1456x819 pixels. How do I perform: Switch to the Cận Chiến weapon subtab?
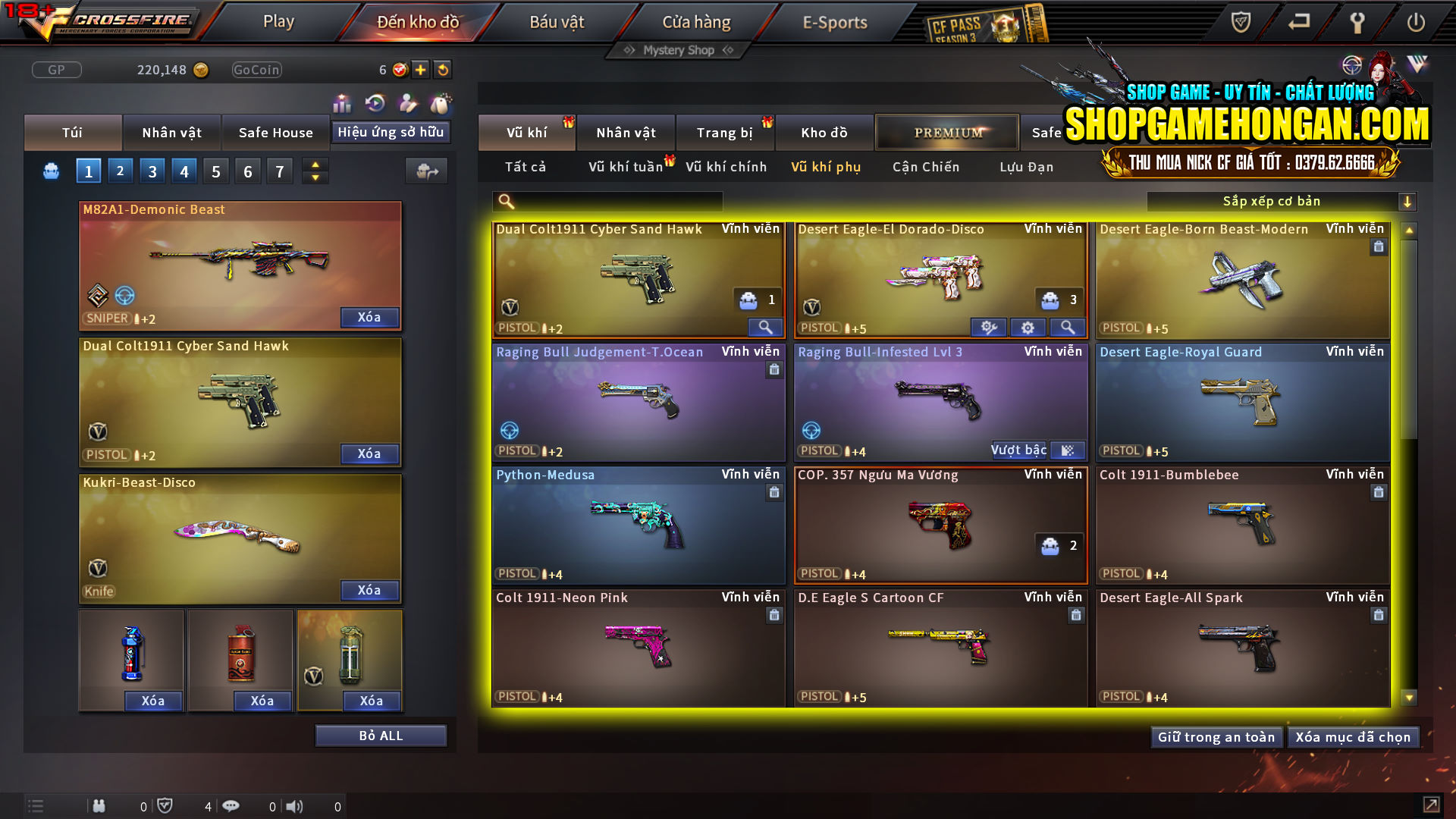925,167
